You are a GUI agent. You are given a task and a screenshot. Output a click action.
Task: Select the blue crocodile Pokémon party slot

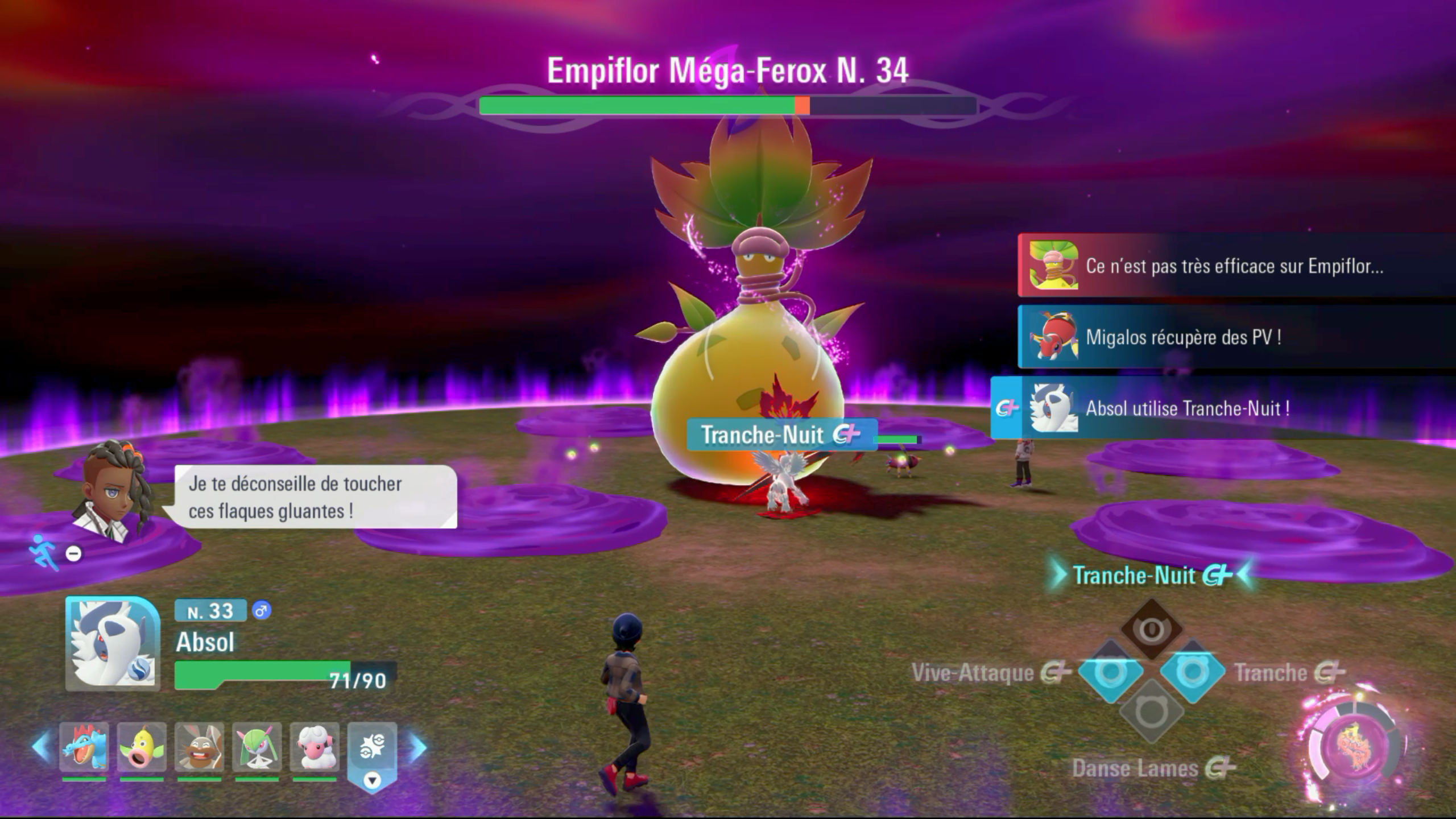point(84,747)
